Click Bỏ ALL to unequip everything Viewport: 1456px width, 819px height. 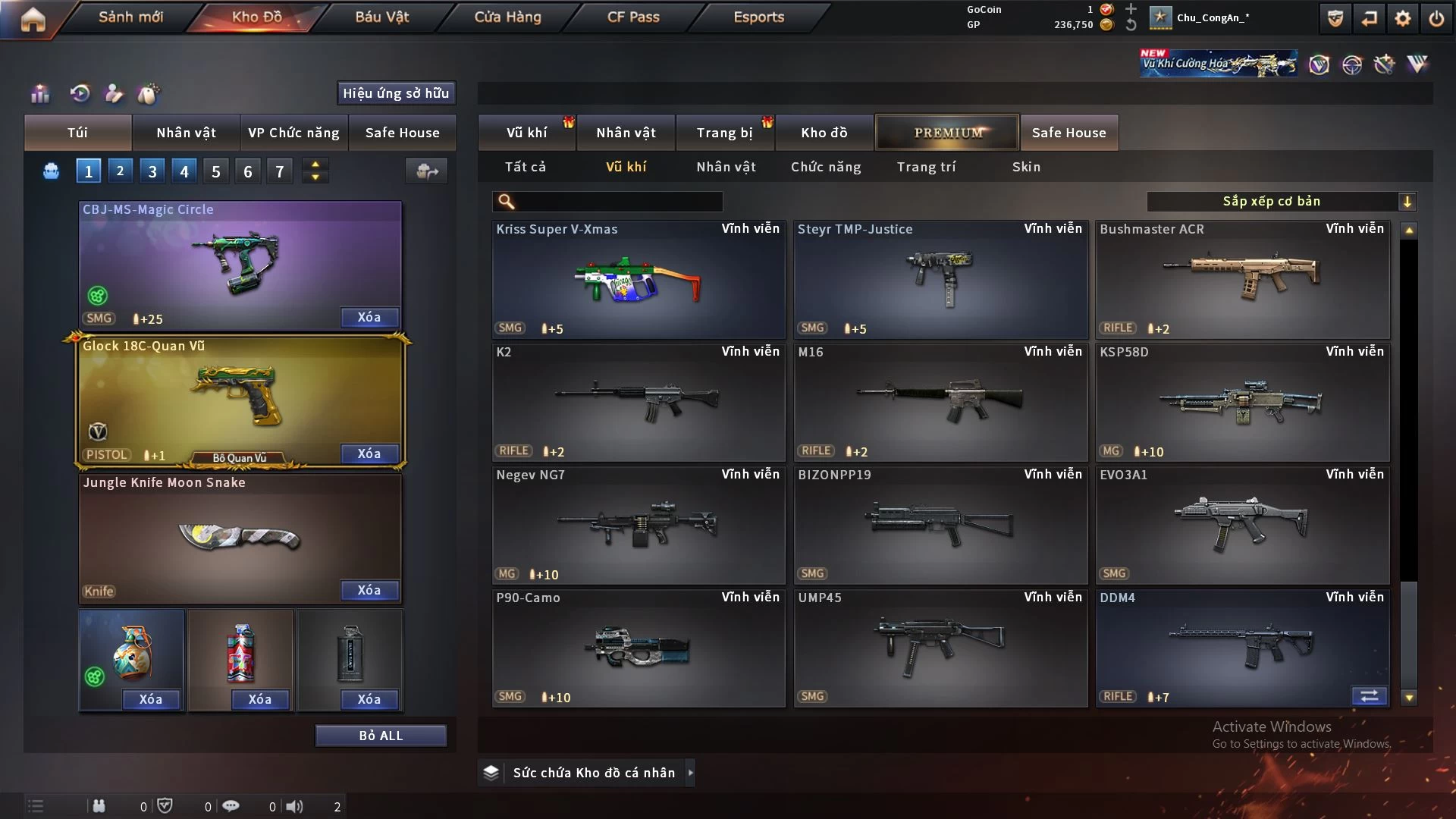381,736
